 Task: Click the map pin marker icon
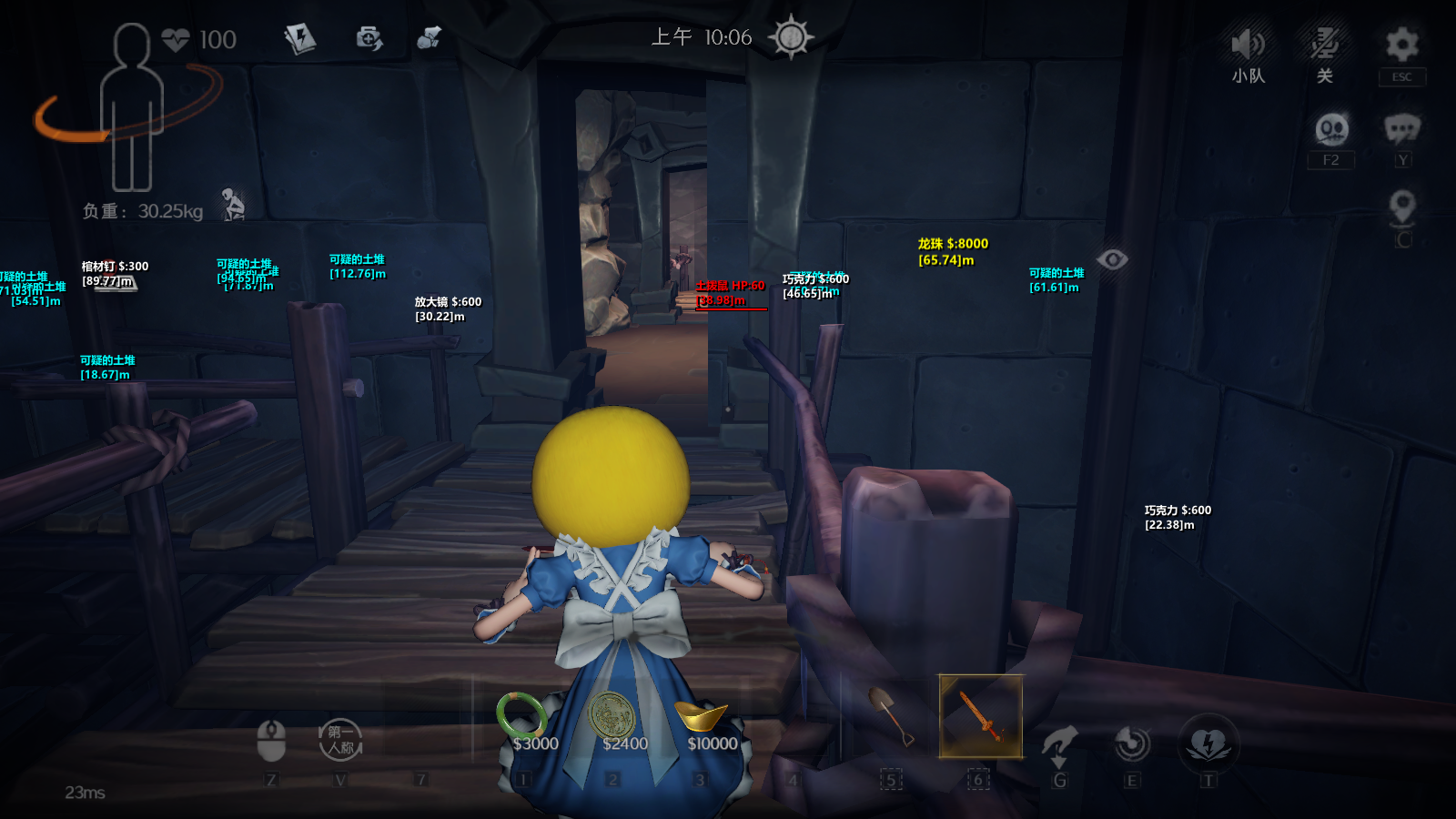(1402, 207)
